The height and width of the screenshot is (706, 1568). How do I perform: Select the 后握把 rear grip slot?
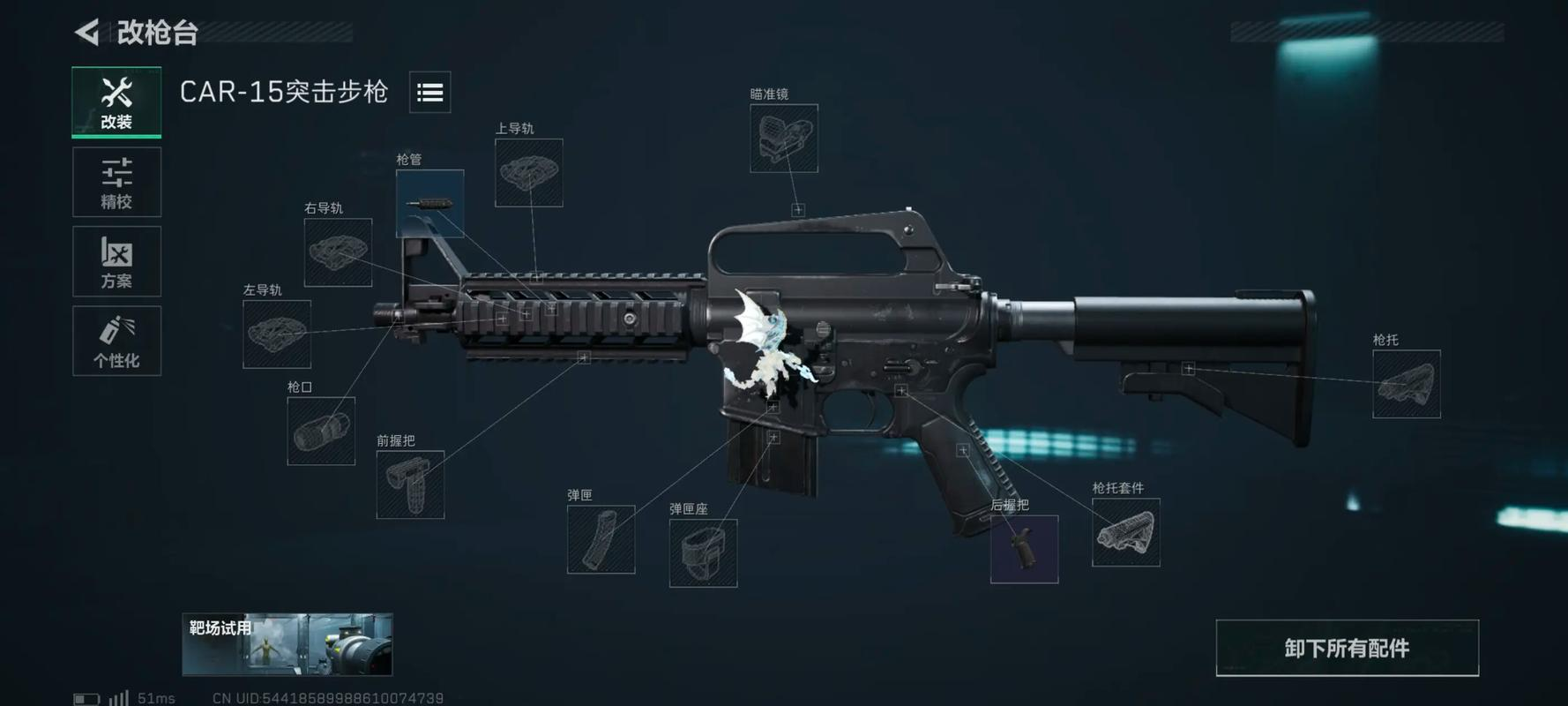1024,549
